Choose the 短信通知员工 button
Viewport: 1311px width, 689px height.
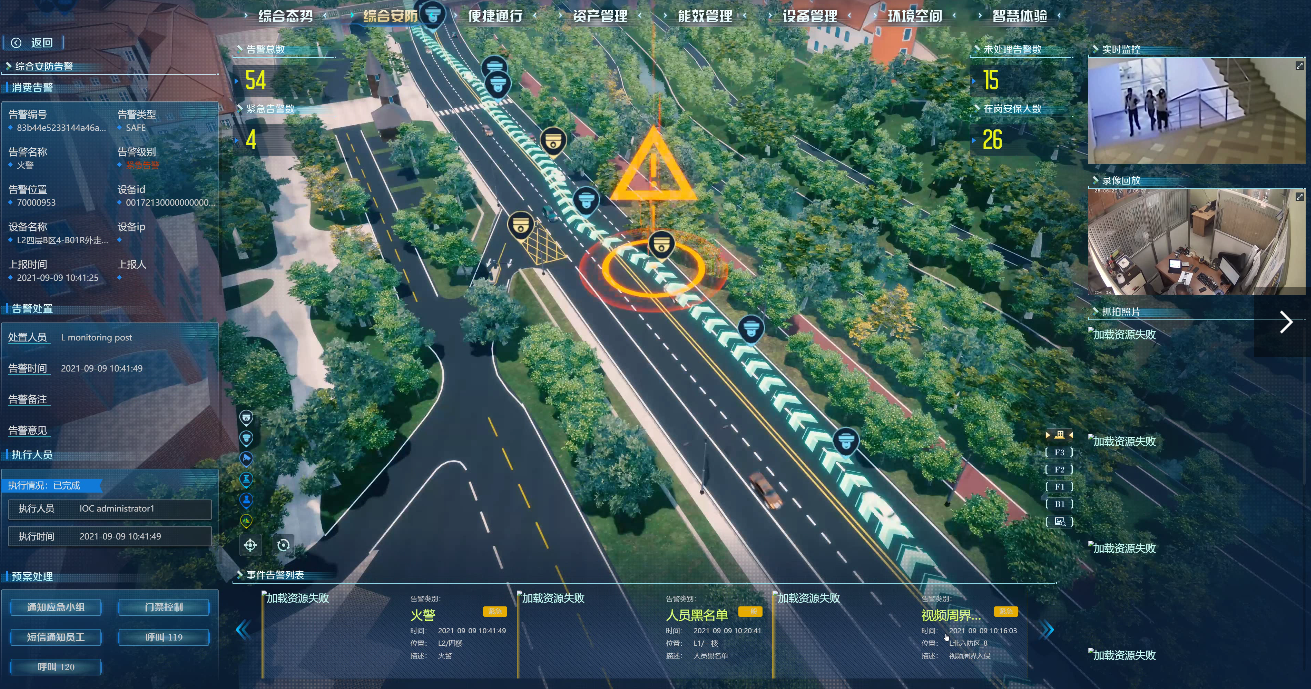(55, 637)
